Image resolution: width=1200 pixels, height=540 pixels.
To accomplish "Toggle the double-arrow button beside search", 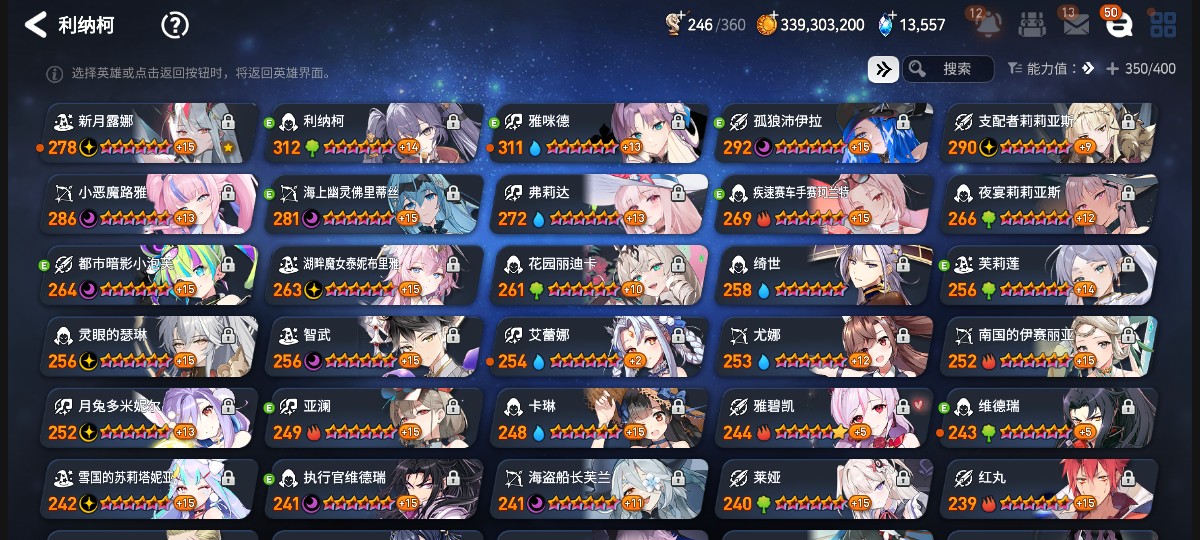I will tap(882, 69).
